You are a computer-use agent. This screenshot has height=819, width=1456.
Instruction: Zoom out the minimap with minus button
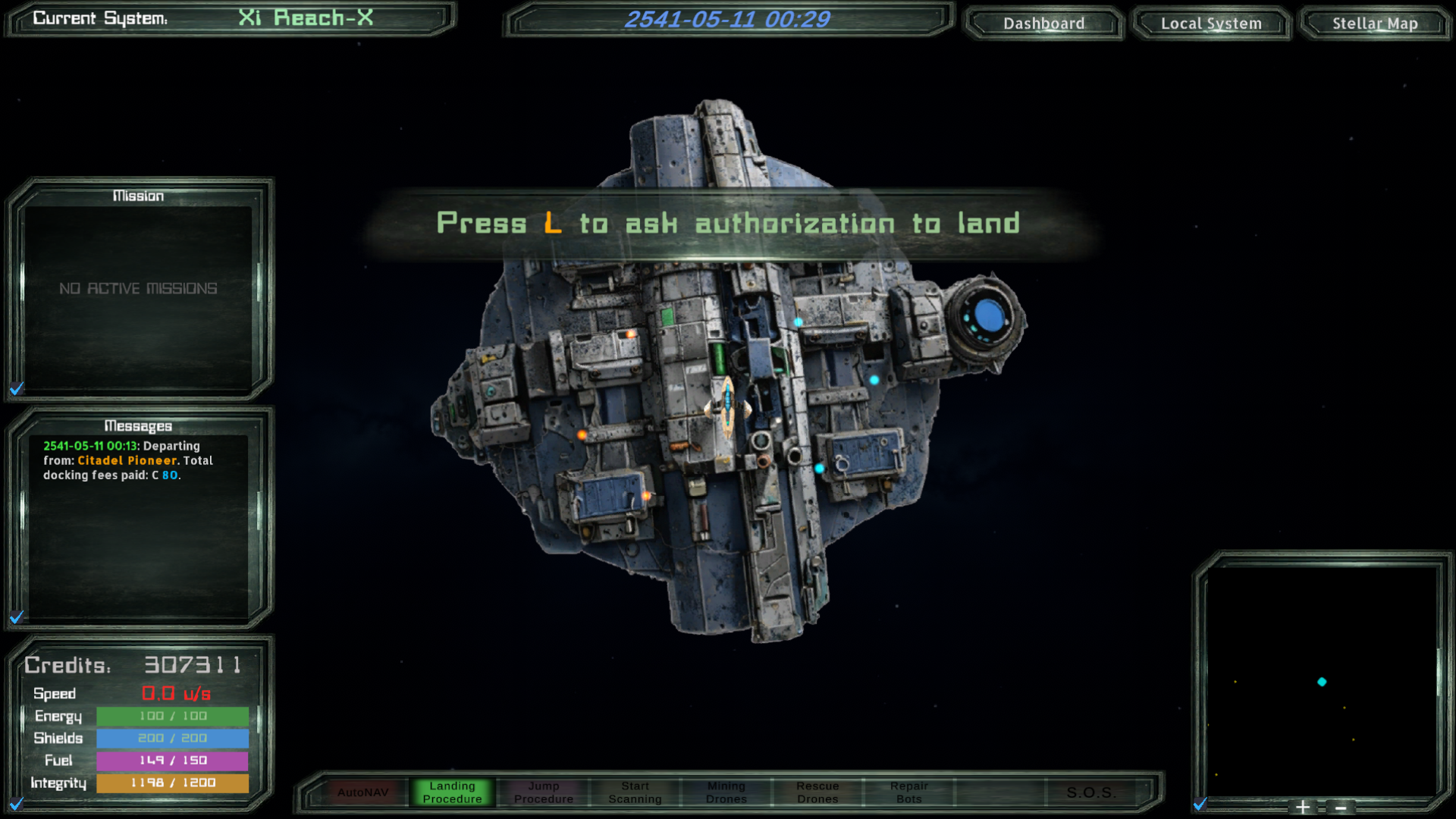[x=1341, y=808]
